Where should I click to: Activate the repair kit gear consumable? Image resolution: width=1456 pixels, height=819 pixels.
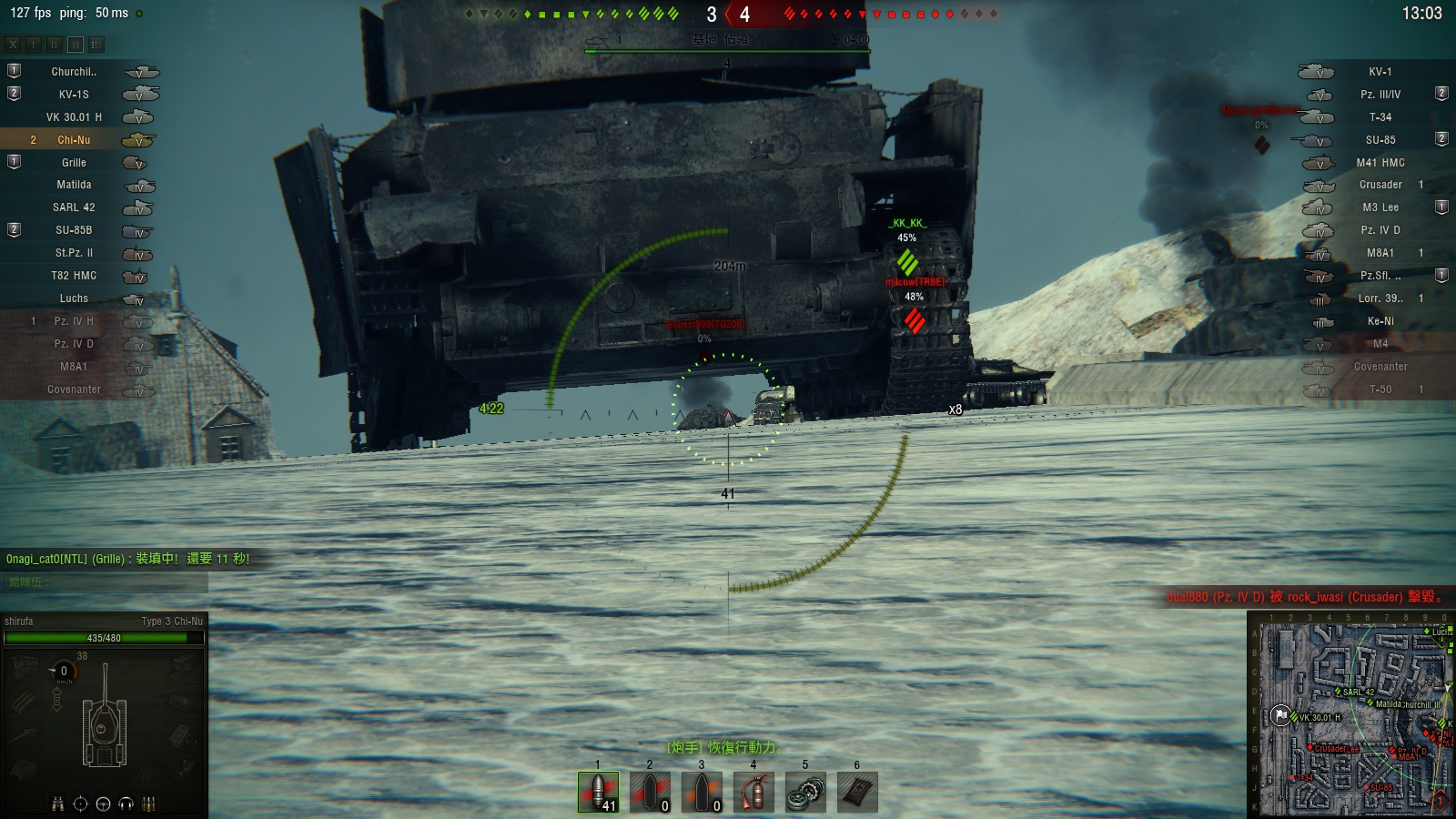[x=805, y=792]
